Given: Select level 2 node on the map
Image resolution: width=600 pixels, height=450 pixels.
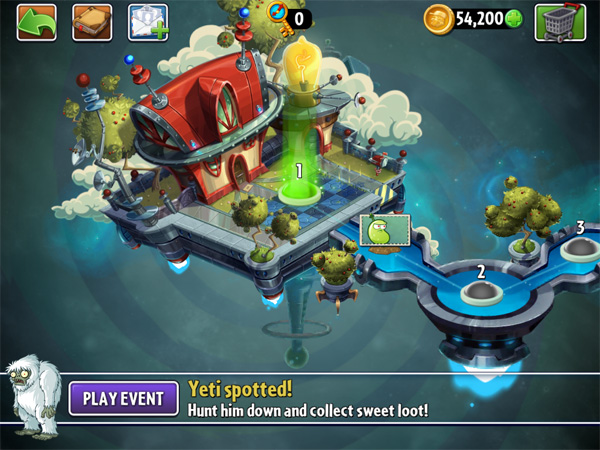Looking at the screenshot, I should [x=481, y=290].
